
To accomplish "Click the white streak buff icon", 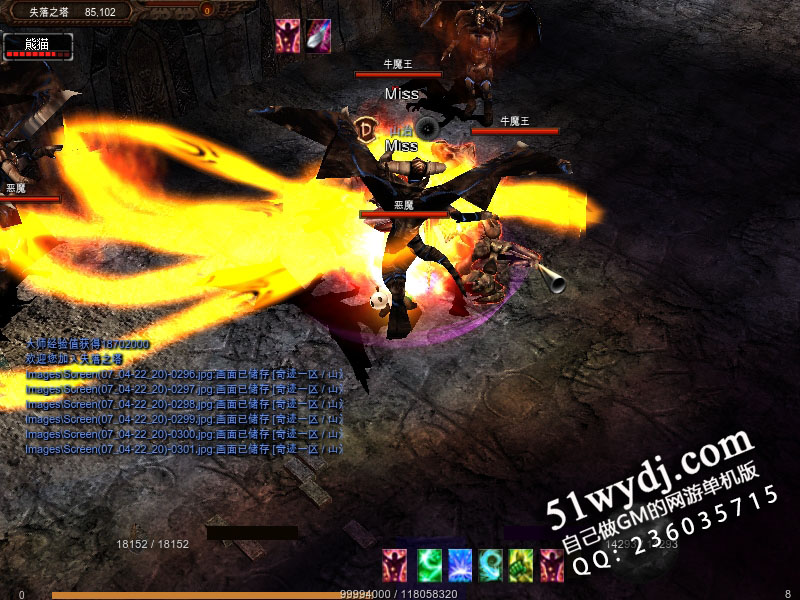I will click(319, 35).
